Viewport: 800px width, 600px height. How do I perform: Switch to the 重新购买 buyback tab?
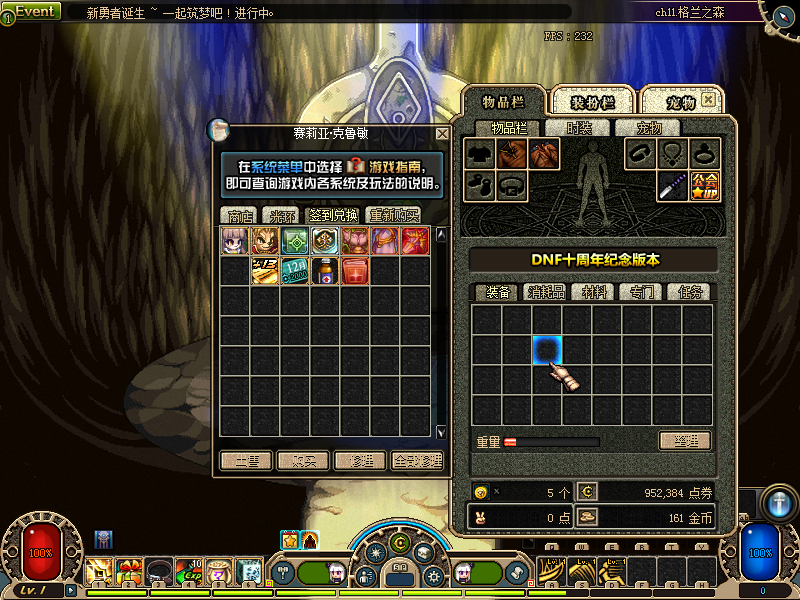(393, 215)
